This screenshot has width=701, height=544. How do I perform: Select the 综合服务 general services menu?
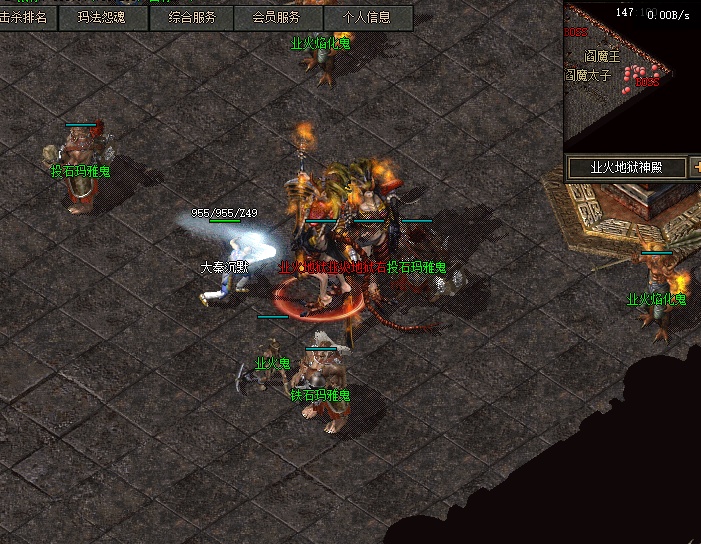(x=191, y=18)
